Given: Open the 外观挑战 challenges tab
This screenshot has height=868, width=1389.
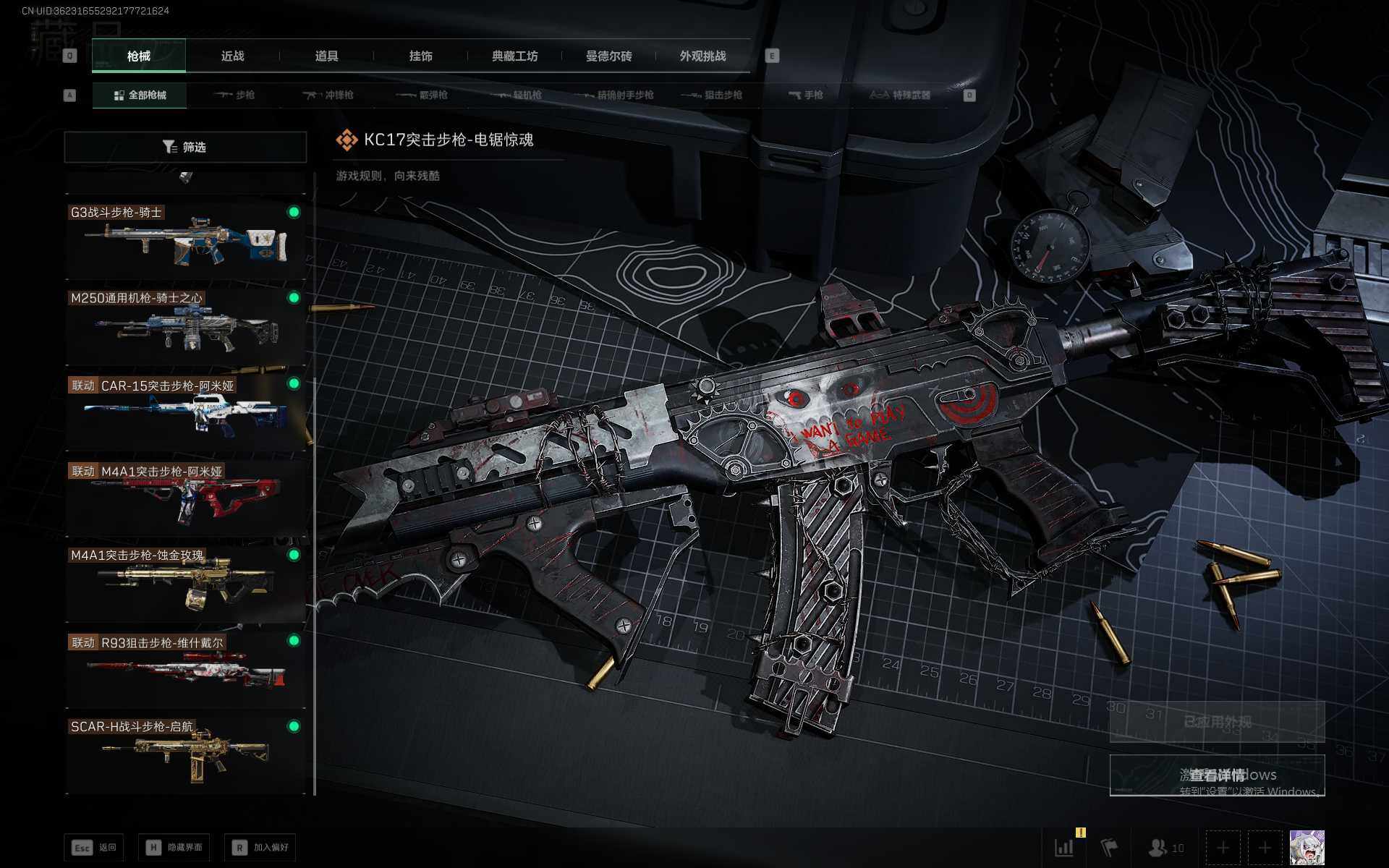Looking at the screenshot, I should point(702,56).
